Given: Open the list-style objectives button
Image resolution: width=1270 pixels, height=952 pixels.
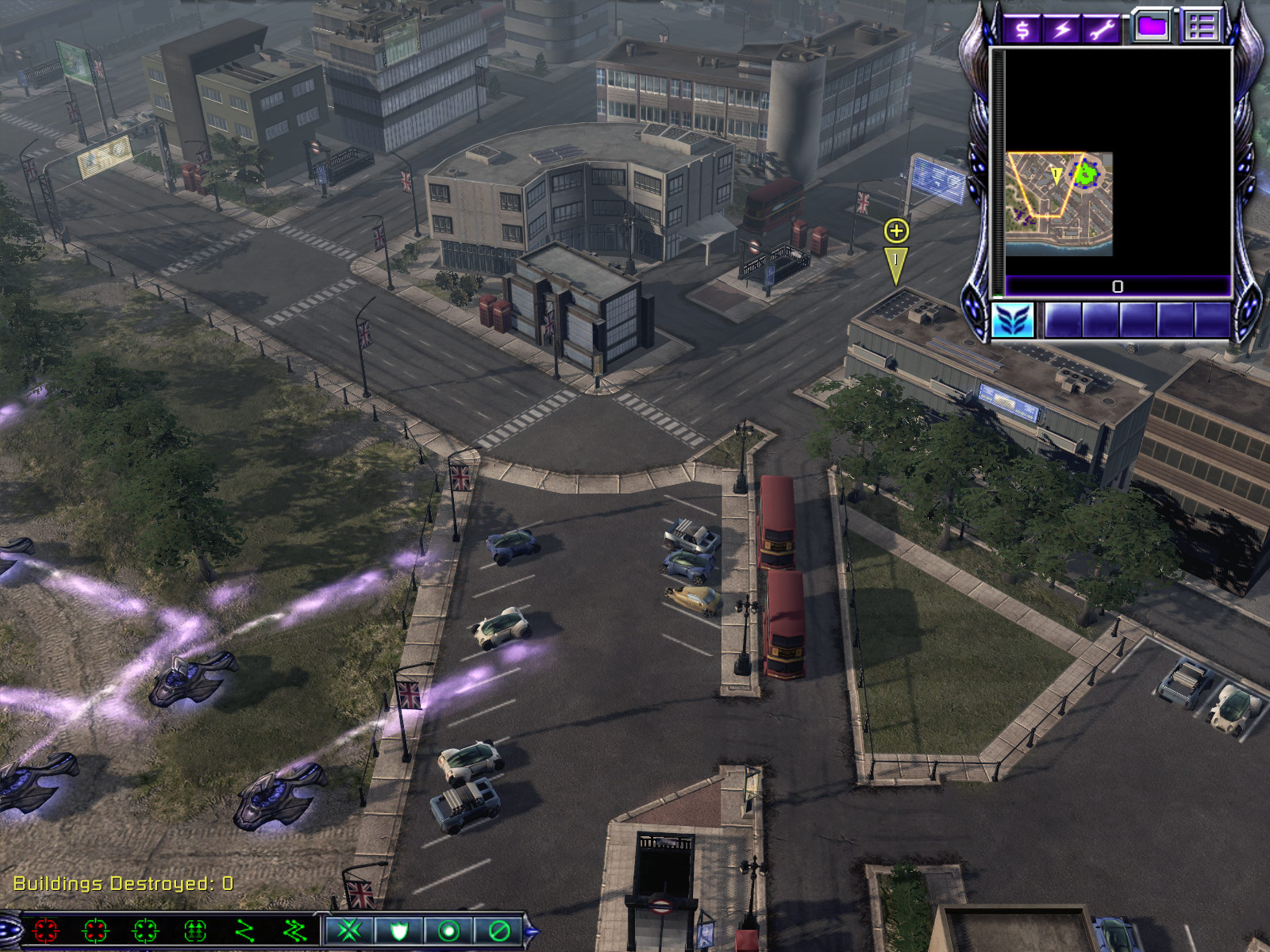Looking at the screenshot, I should click(x=1201, y=26).
